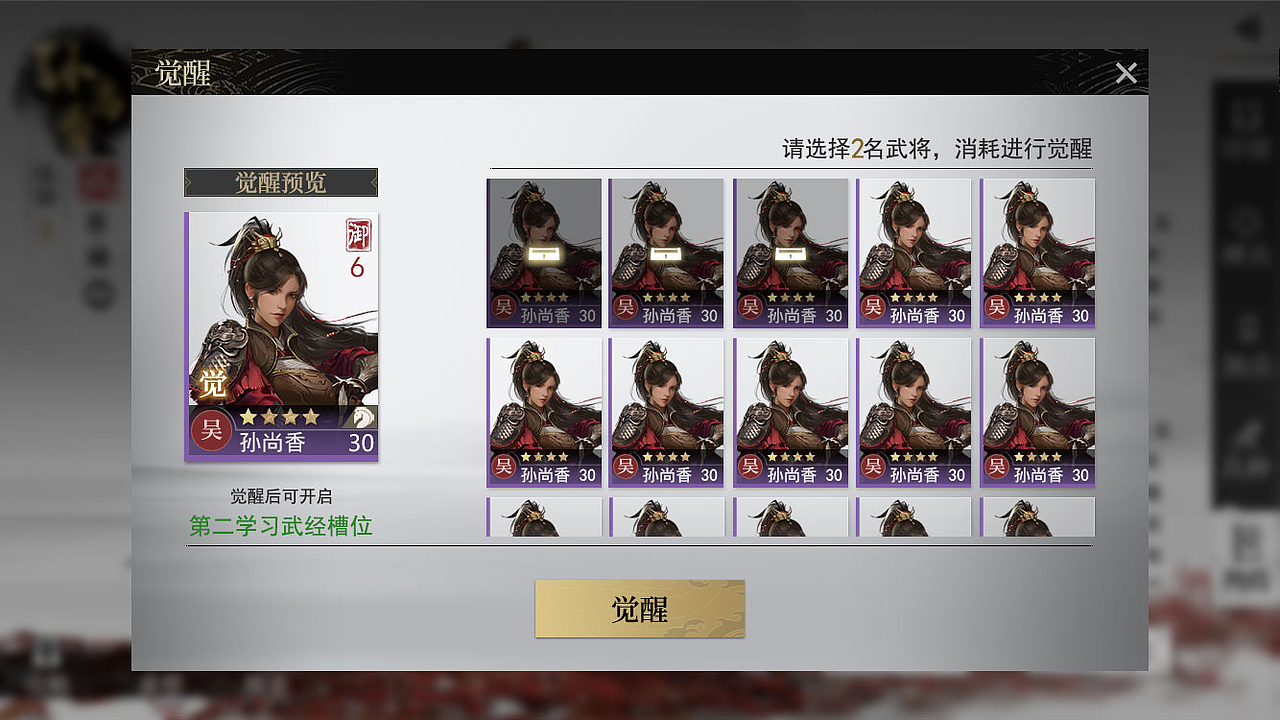Click the chest icon on the third grid card
Viewport: 1280px width, 720px height.
(790, 254)
